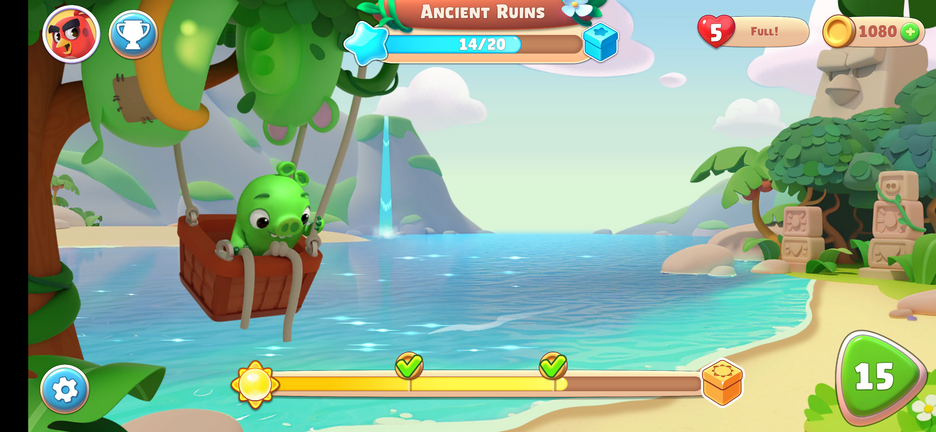Select the Ancient Runs title banner
936x432 pixels.
(x=482, y=12)
